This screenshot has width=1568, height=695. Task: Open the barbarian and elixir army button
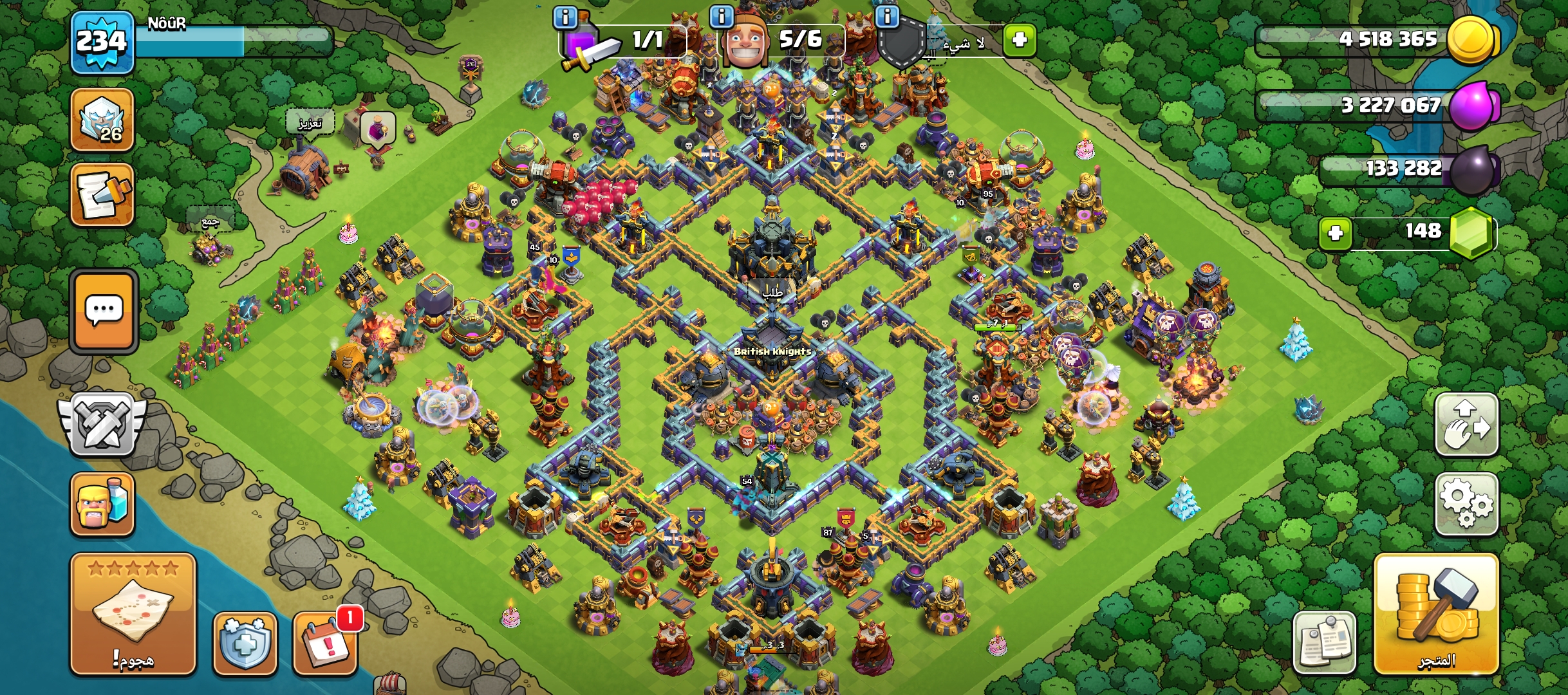(x=102, y=504)
